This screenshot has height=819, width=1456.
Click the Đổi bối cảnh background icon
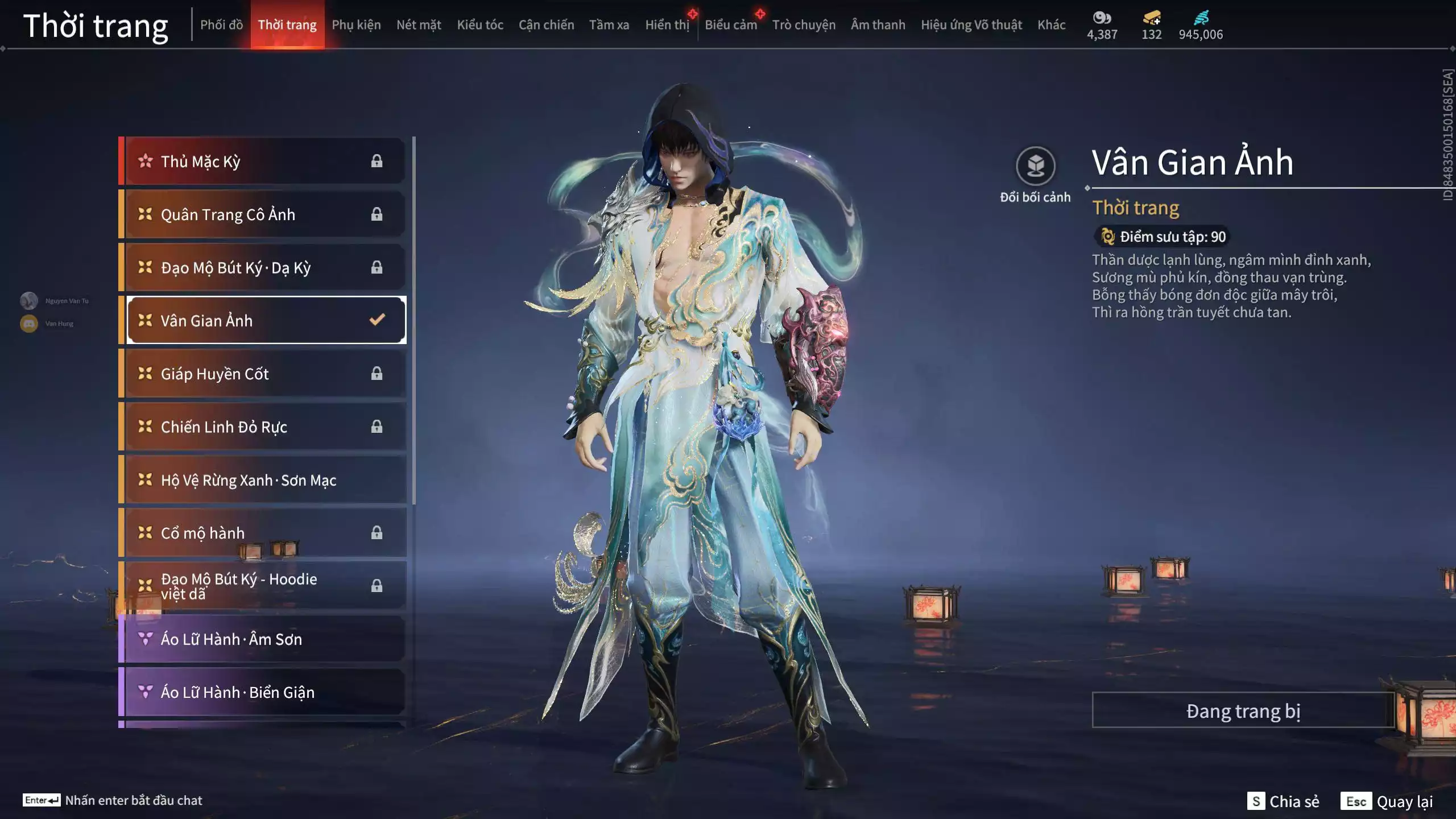point(1035,167)
